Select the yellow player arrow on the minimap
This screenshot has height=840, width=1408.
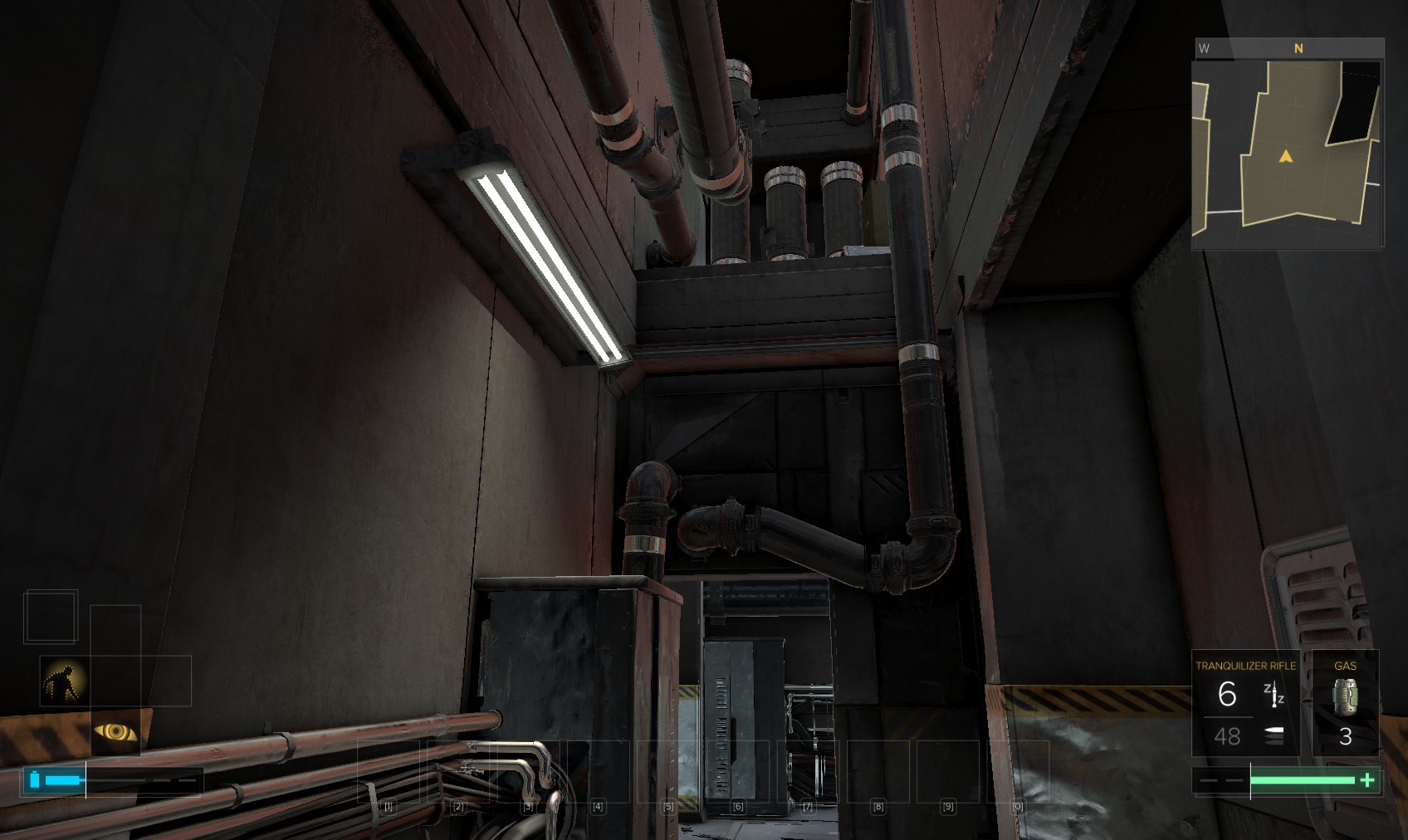click(1286, 156)
